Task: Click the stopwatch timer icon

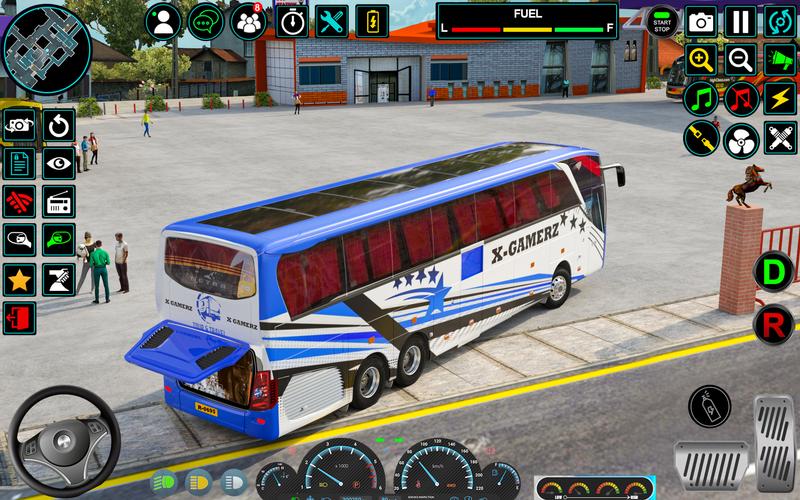Action: (291, 21)
